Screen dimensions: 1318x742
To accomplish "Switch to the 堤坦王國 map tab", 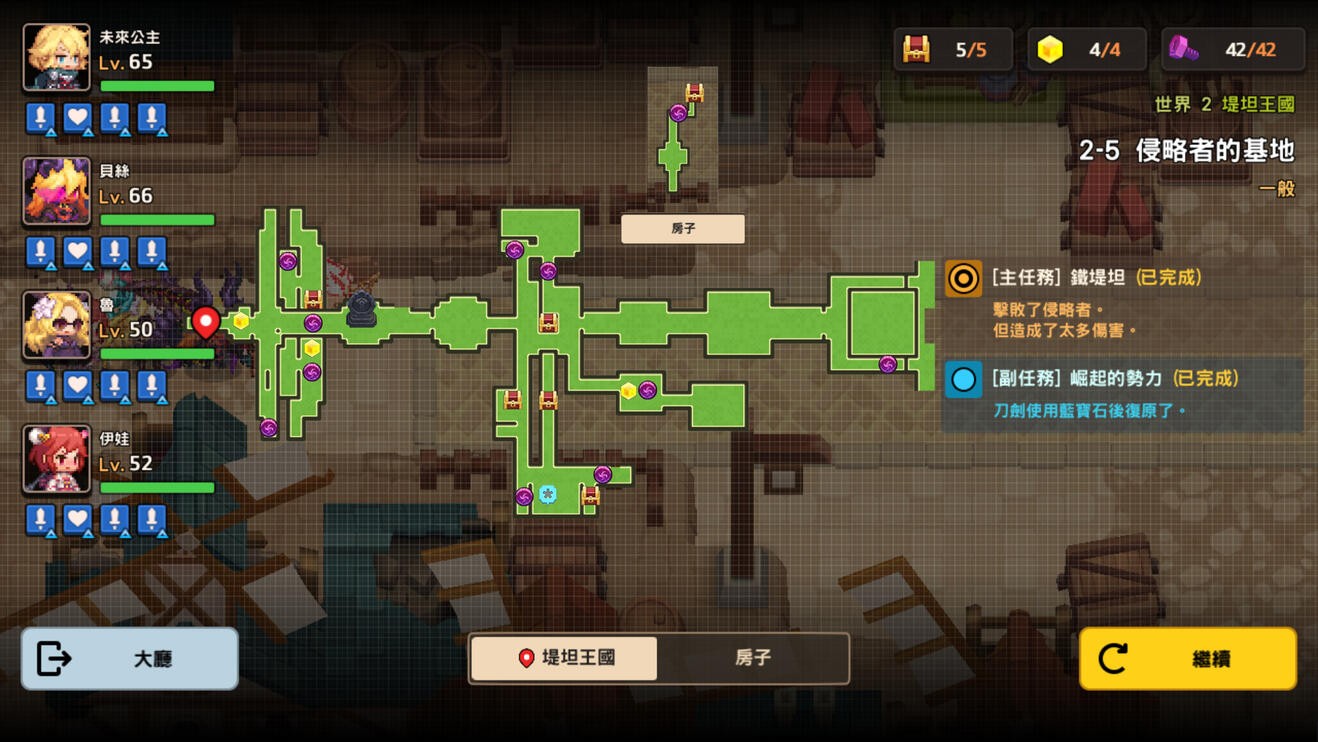I will (x=564, y=658).
